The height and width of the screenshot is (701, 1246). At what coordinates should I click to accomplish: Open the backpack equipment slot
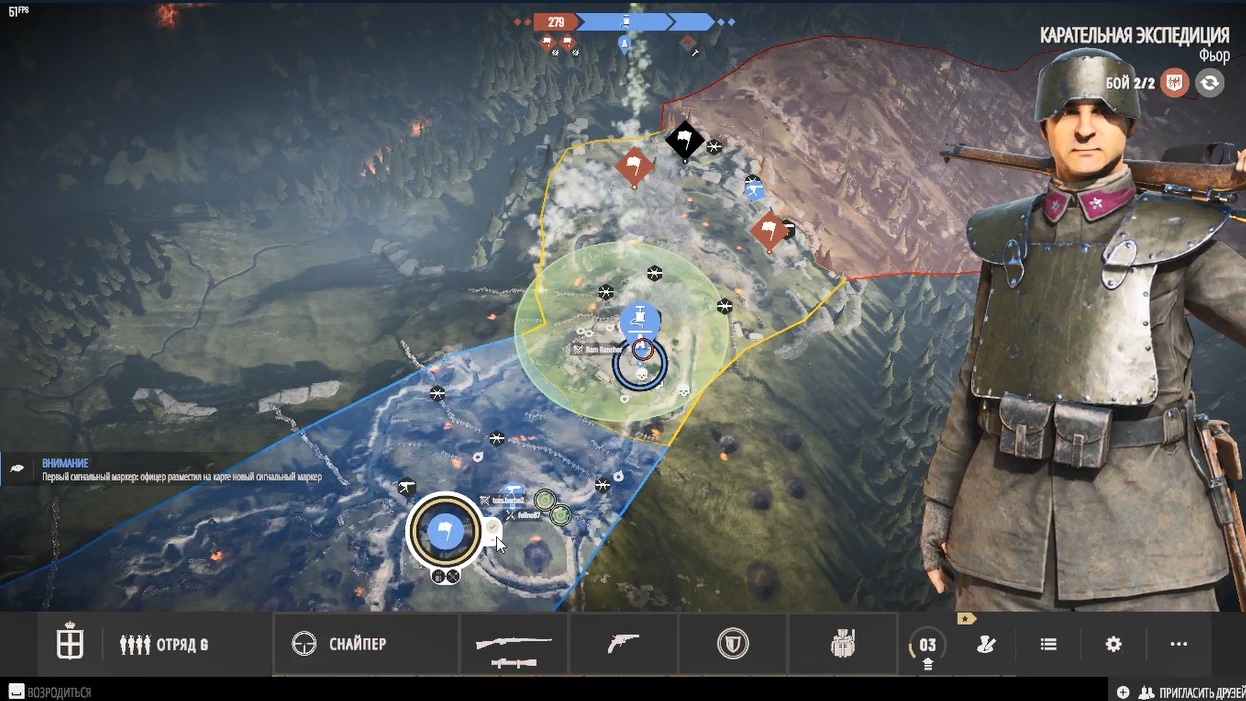point(843,645)
